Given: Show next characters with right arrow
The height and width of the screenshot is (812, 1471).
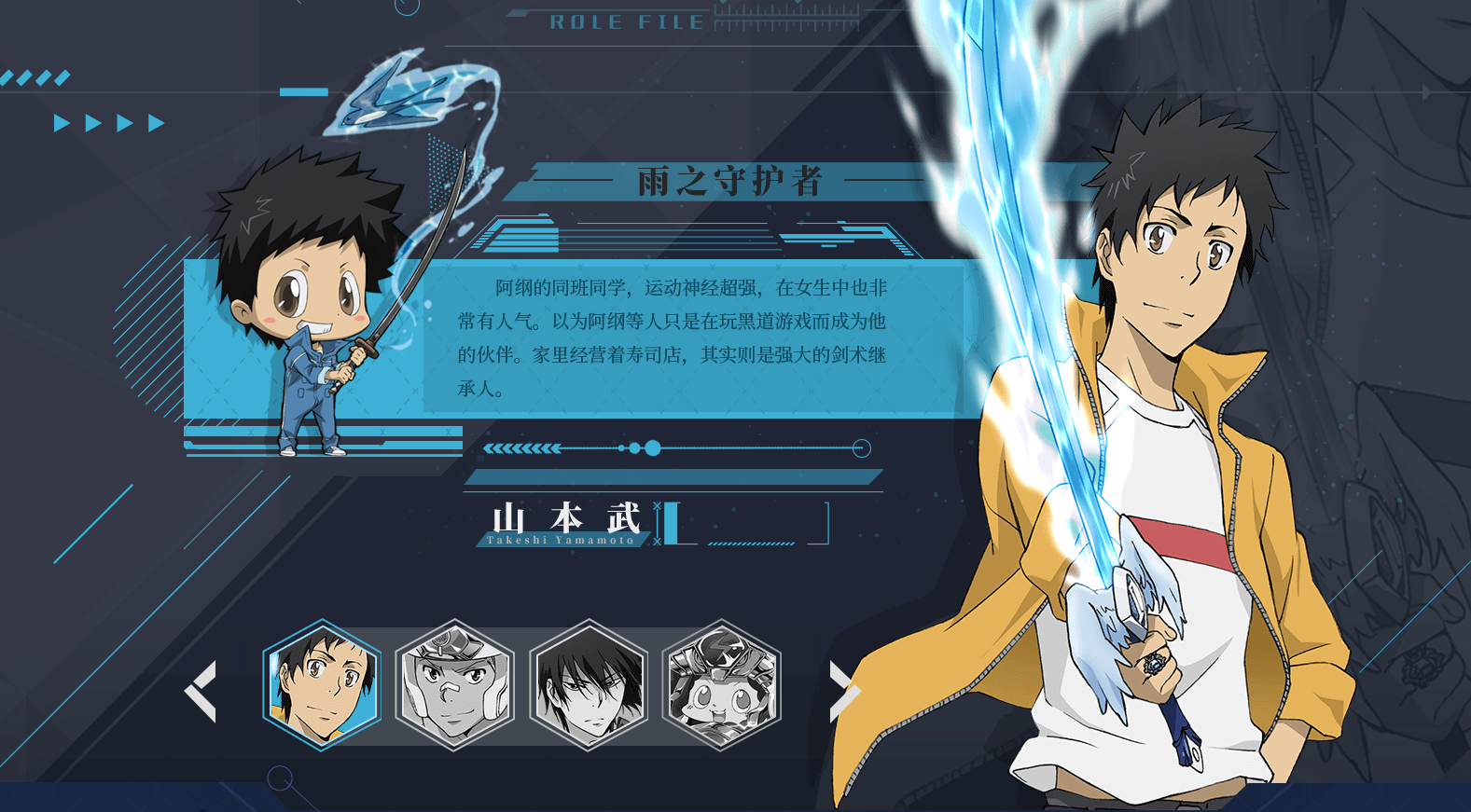Looking at the screenshot, I should pos(842,691).
